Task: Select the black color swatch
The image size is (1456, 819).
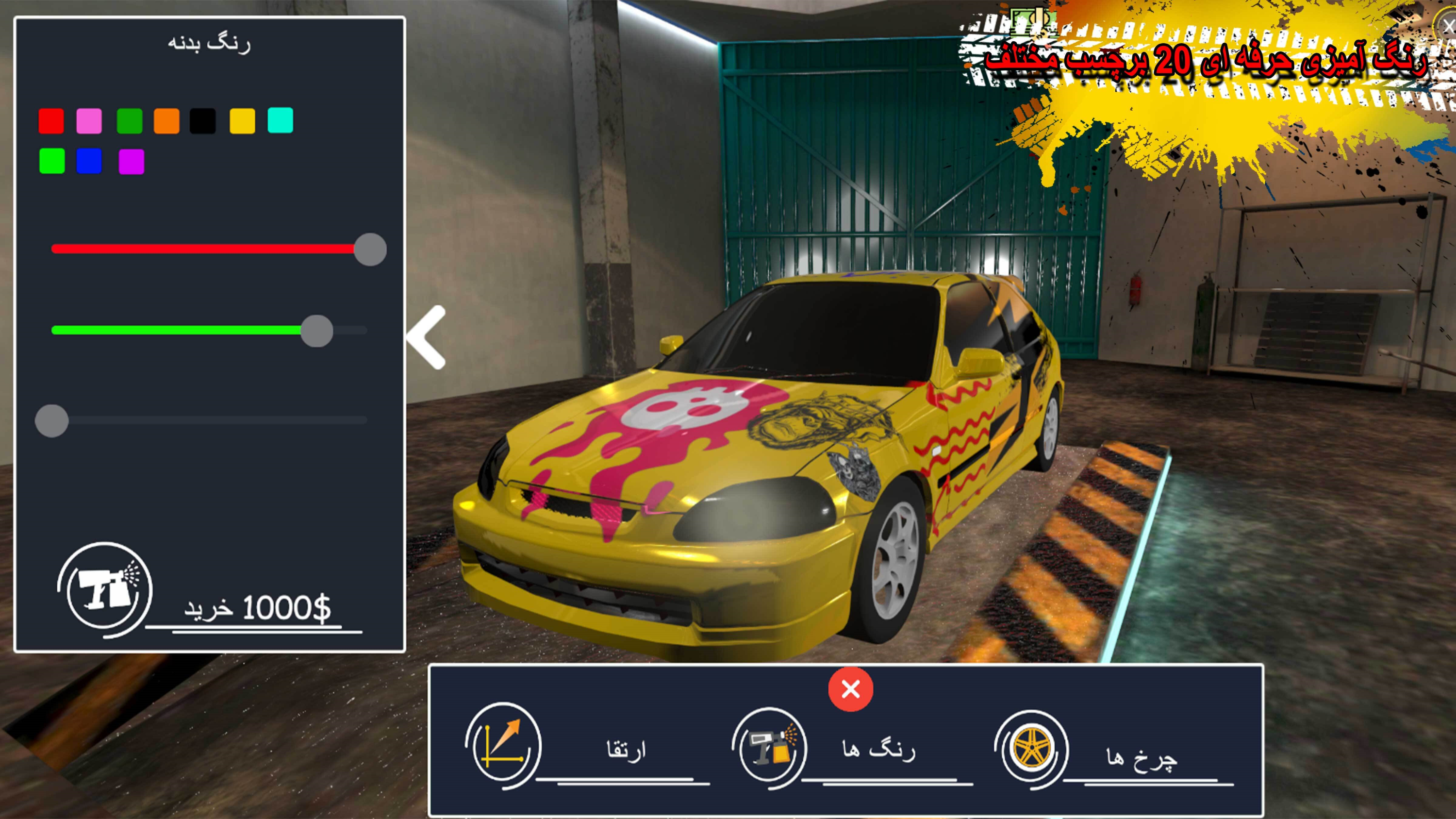Action: (202, 121)
